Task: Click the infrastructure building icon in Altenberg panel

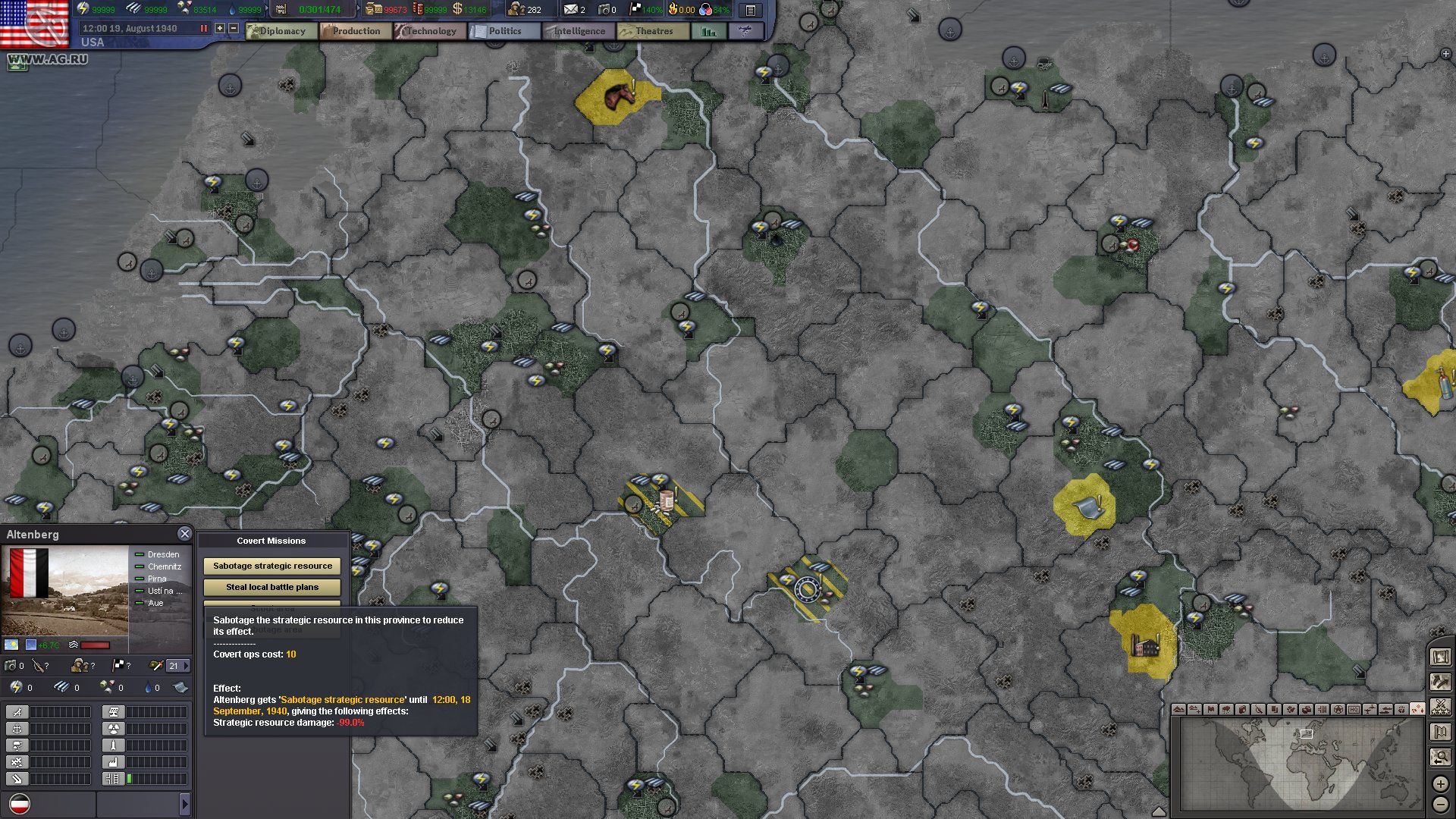Action: pos(113,779)
